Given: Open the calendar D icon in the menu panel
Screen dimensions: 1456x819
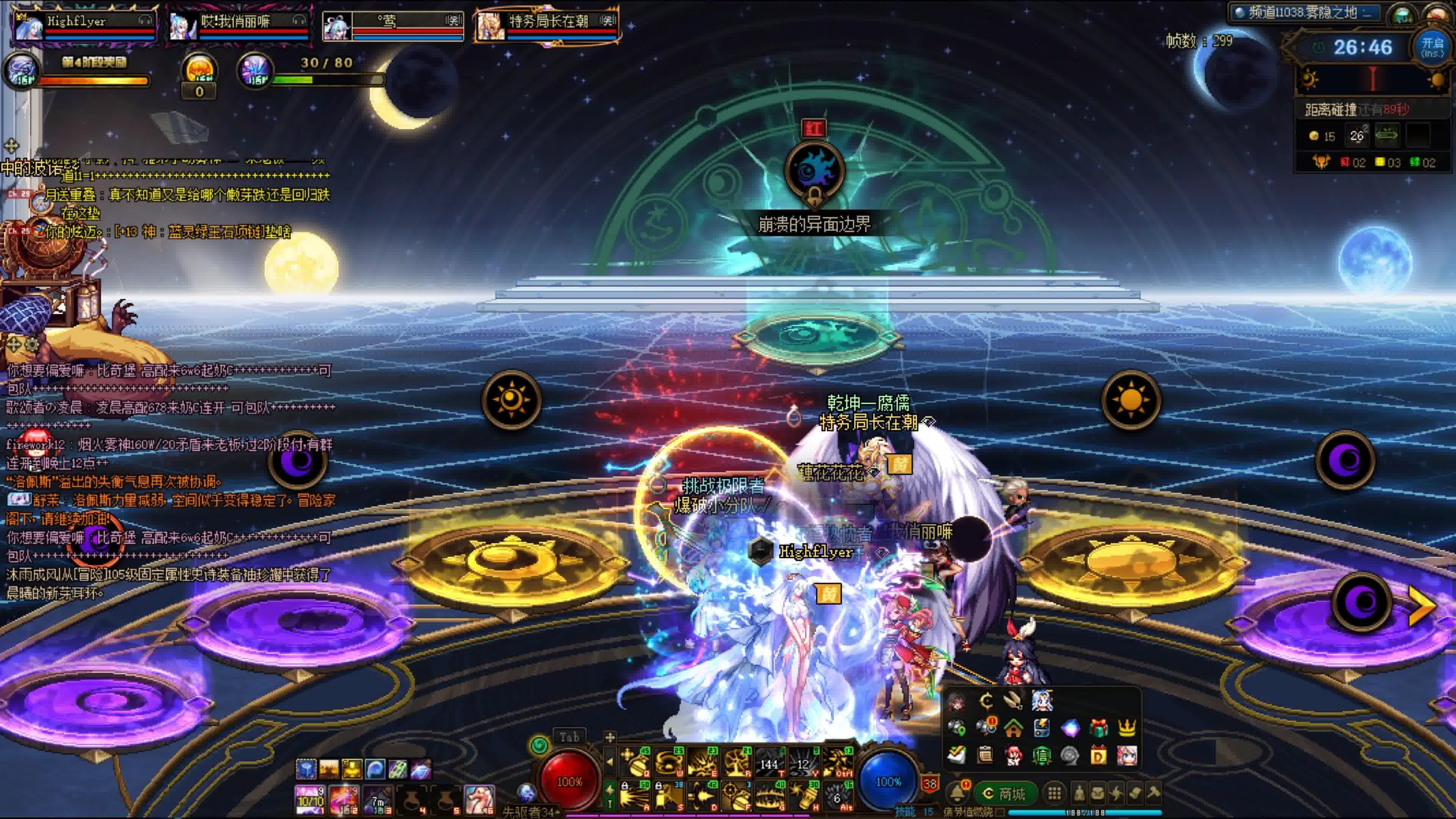Looking at the screenshot, I should coord(1098,756).
